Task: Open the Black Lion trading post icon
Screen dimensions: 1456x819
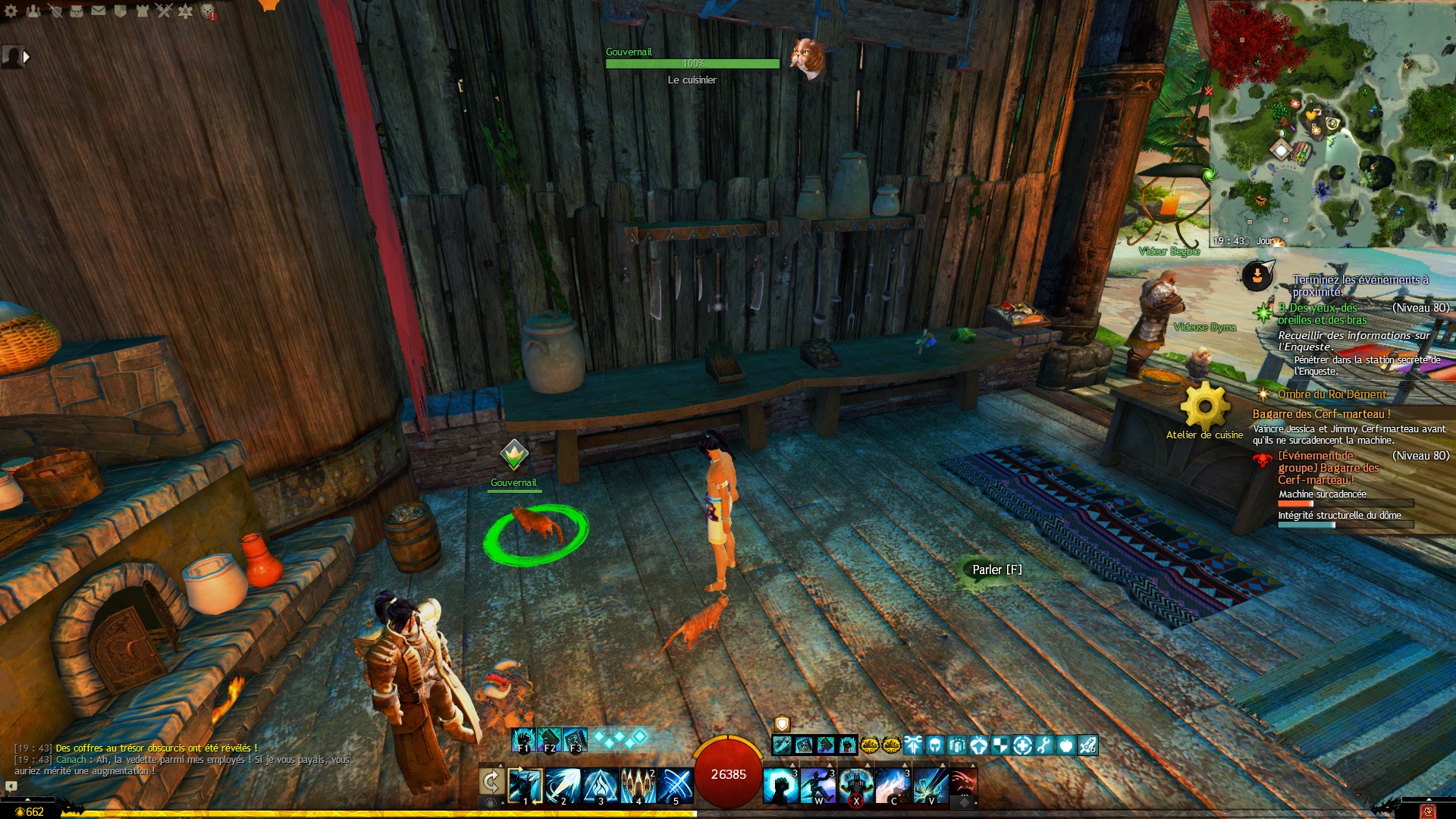Action: pyautogui.click(x=208, y=12)
